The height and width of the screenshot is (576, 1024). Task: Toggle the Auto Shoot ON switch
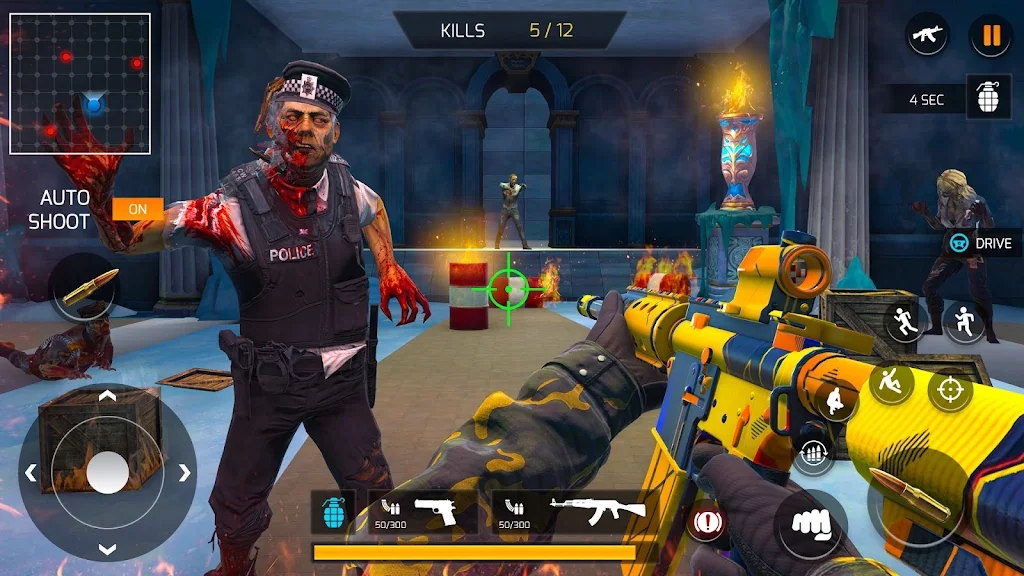[x=138, y=209]
